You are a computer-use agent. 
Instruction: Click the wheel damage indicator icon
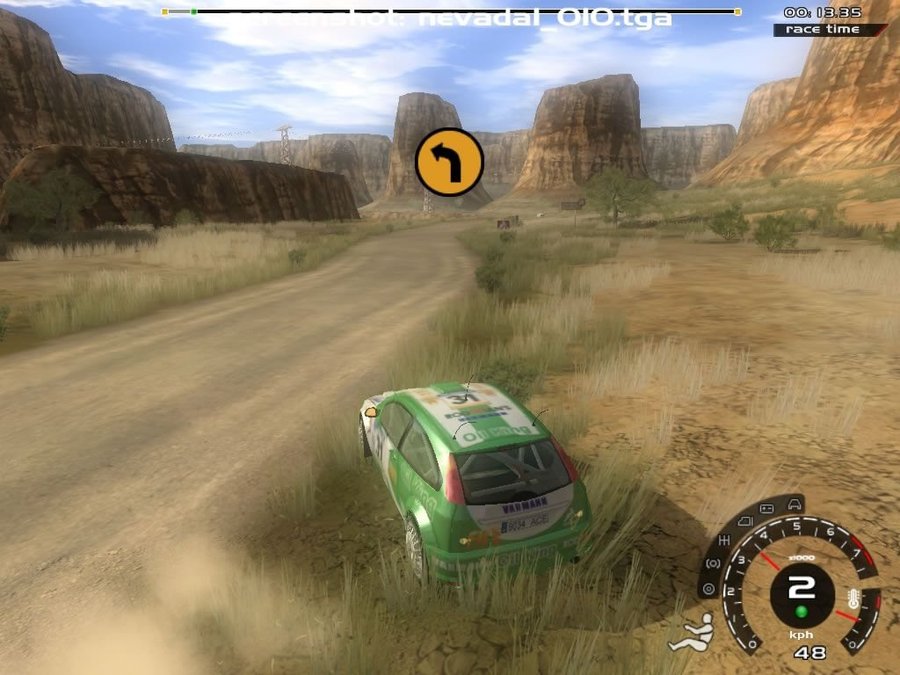tap(709, 589)
